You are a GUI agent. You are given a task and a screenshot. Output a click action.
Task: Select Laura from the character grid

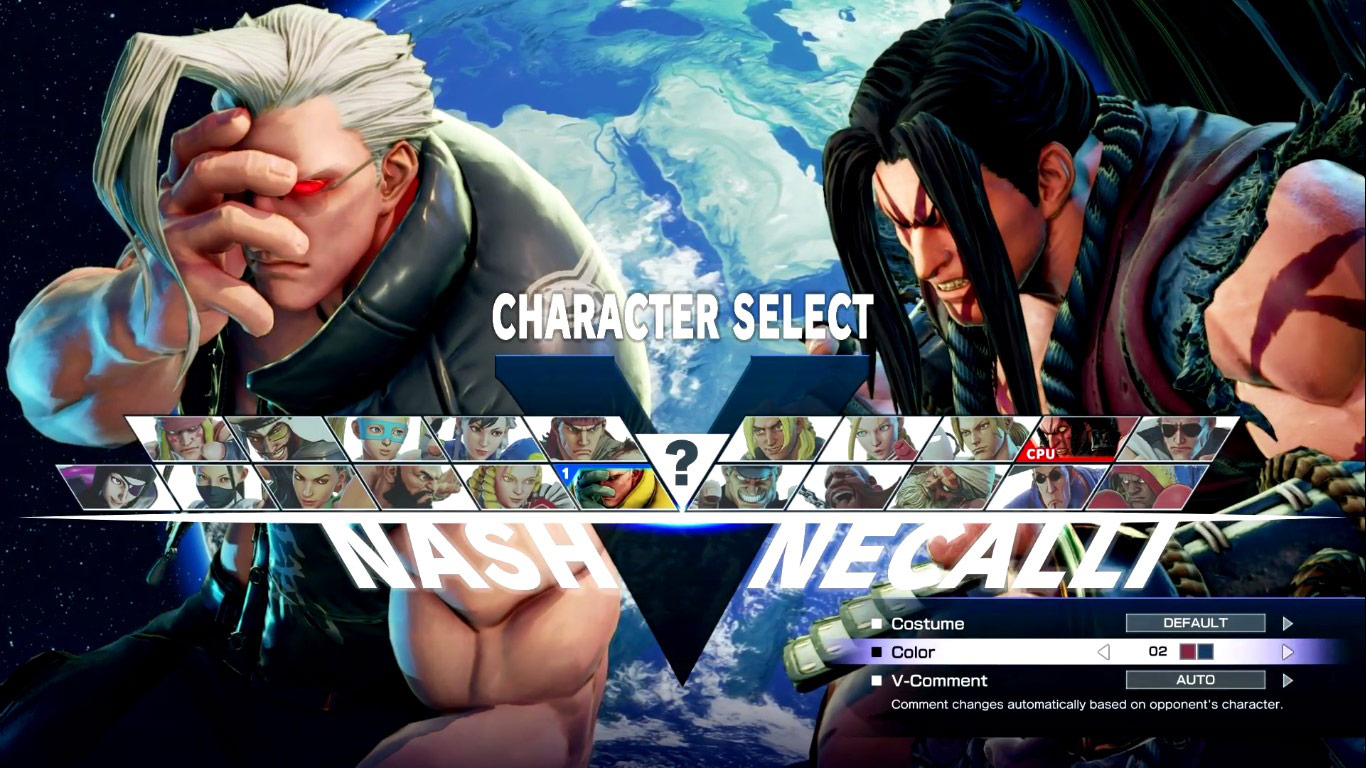pos(313,487)
